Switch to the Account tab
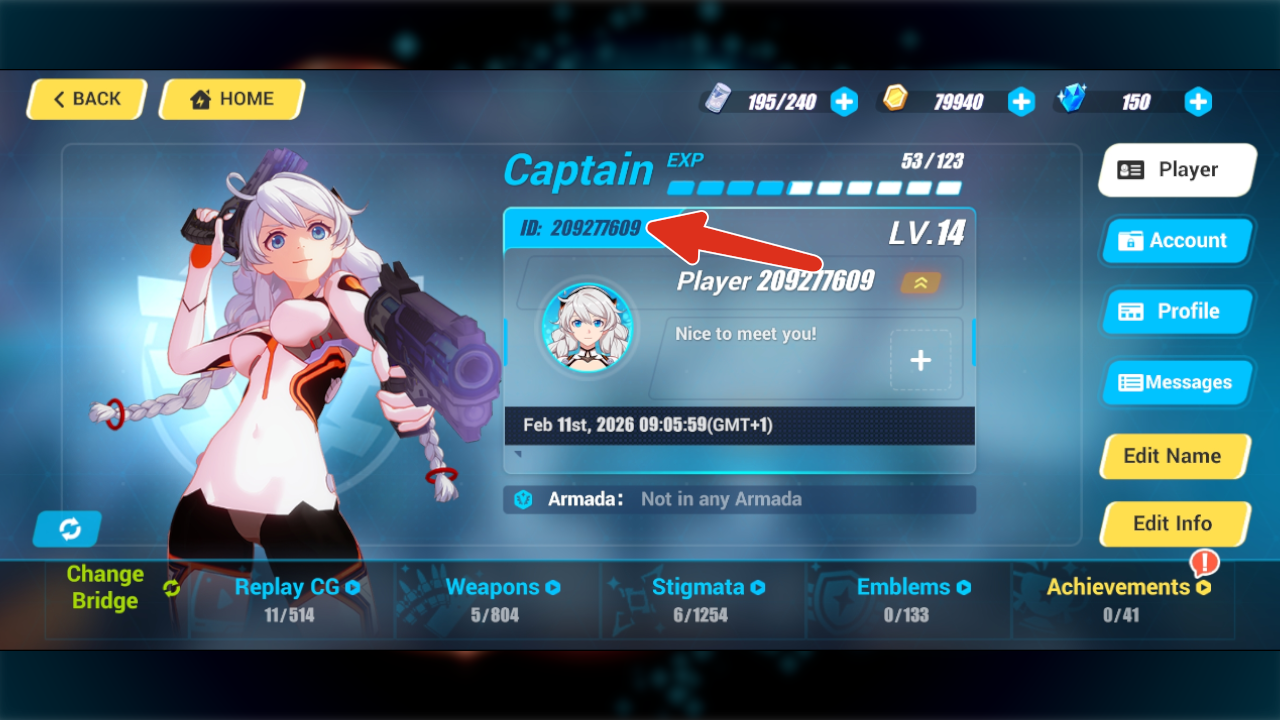 1176,241
